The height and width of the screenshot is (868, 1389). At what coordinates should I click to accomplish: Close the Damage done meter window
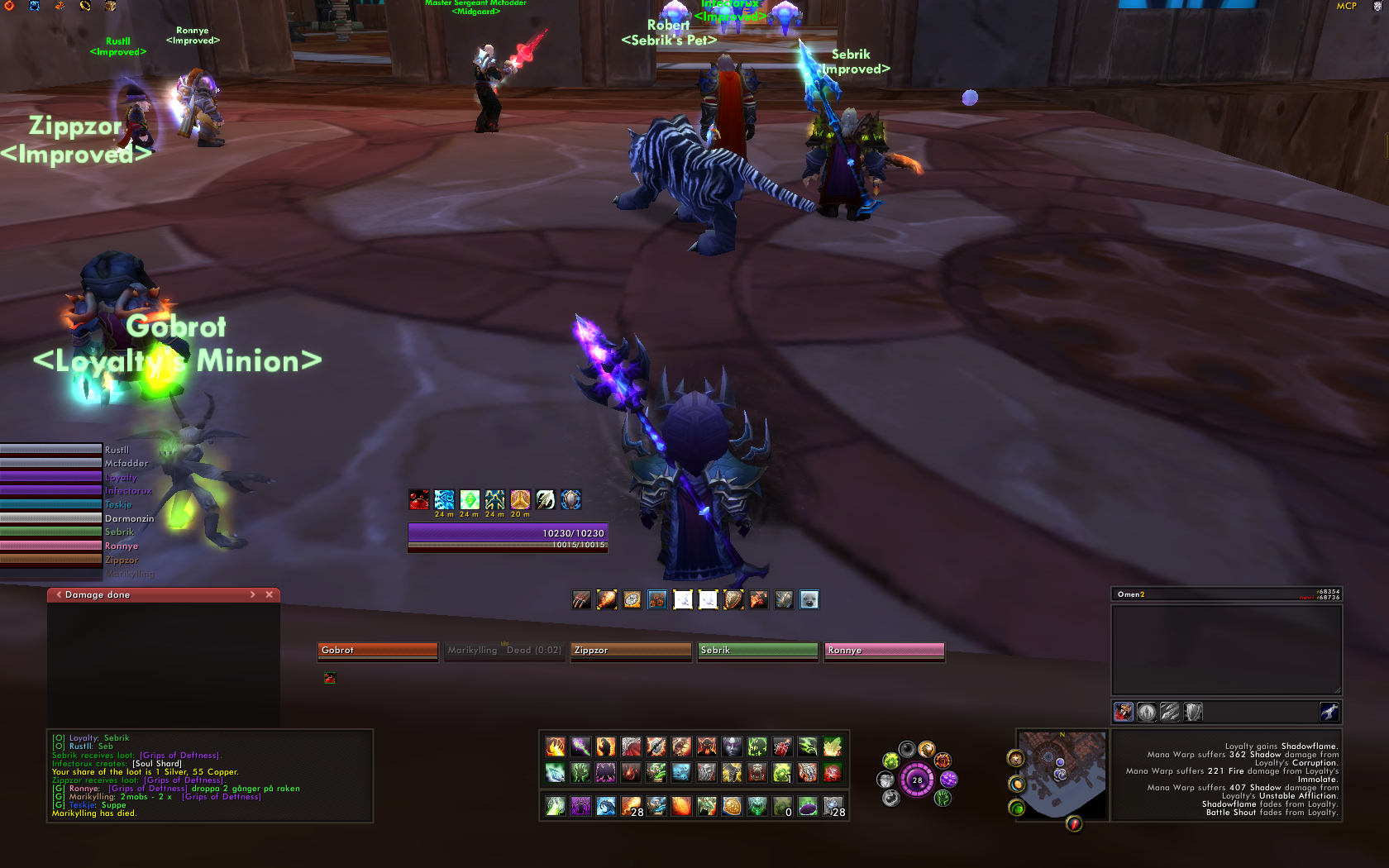coord(269,594)
